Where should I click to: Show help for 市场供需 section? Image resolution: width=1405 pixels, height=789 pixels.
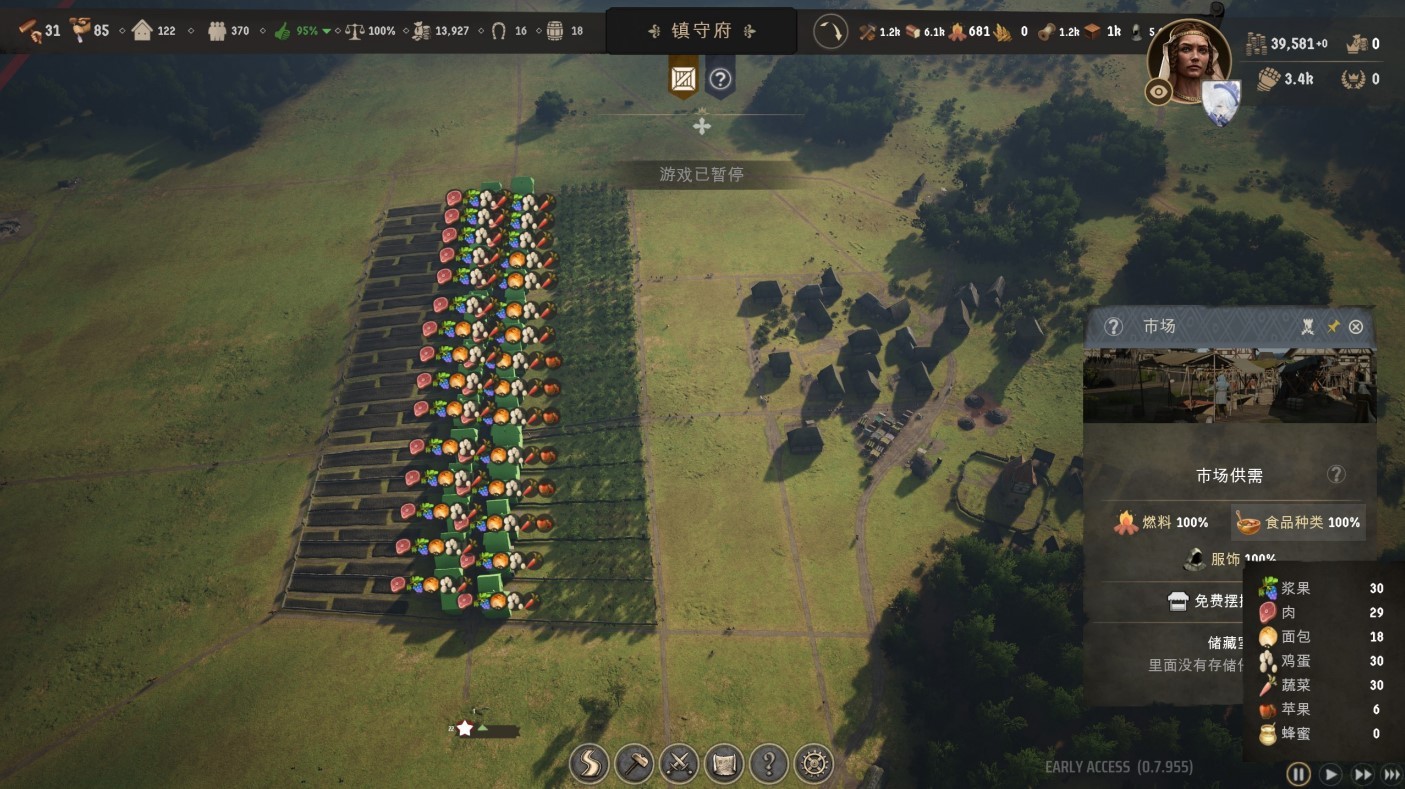pos(1336,475)
